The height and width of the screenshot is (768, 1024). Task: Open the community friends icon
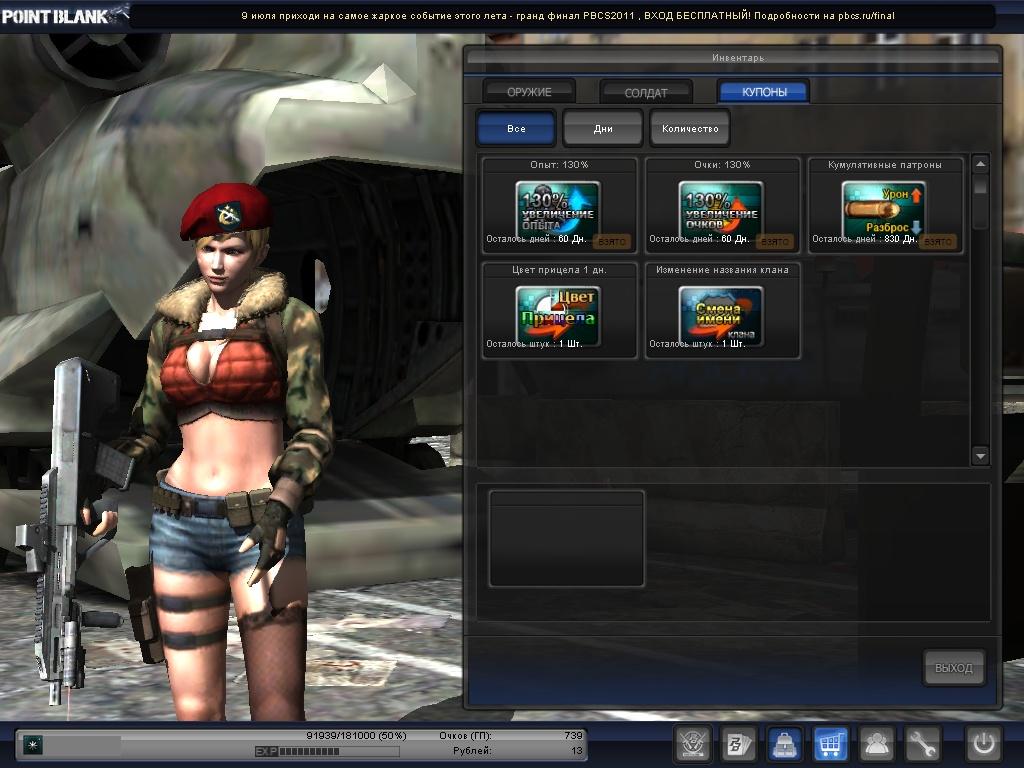(x=877, y=744)
